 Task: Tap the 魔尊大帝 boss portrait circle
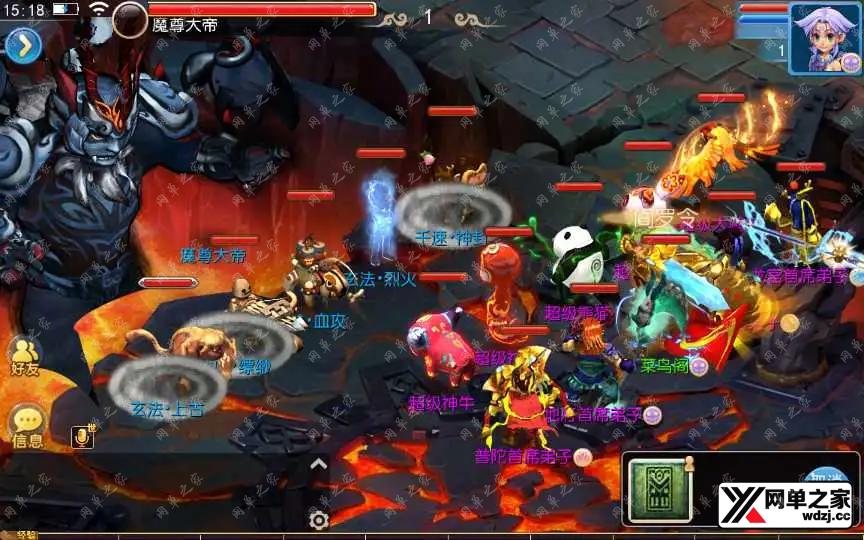(130, 19)
